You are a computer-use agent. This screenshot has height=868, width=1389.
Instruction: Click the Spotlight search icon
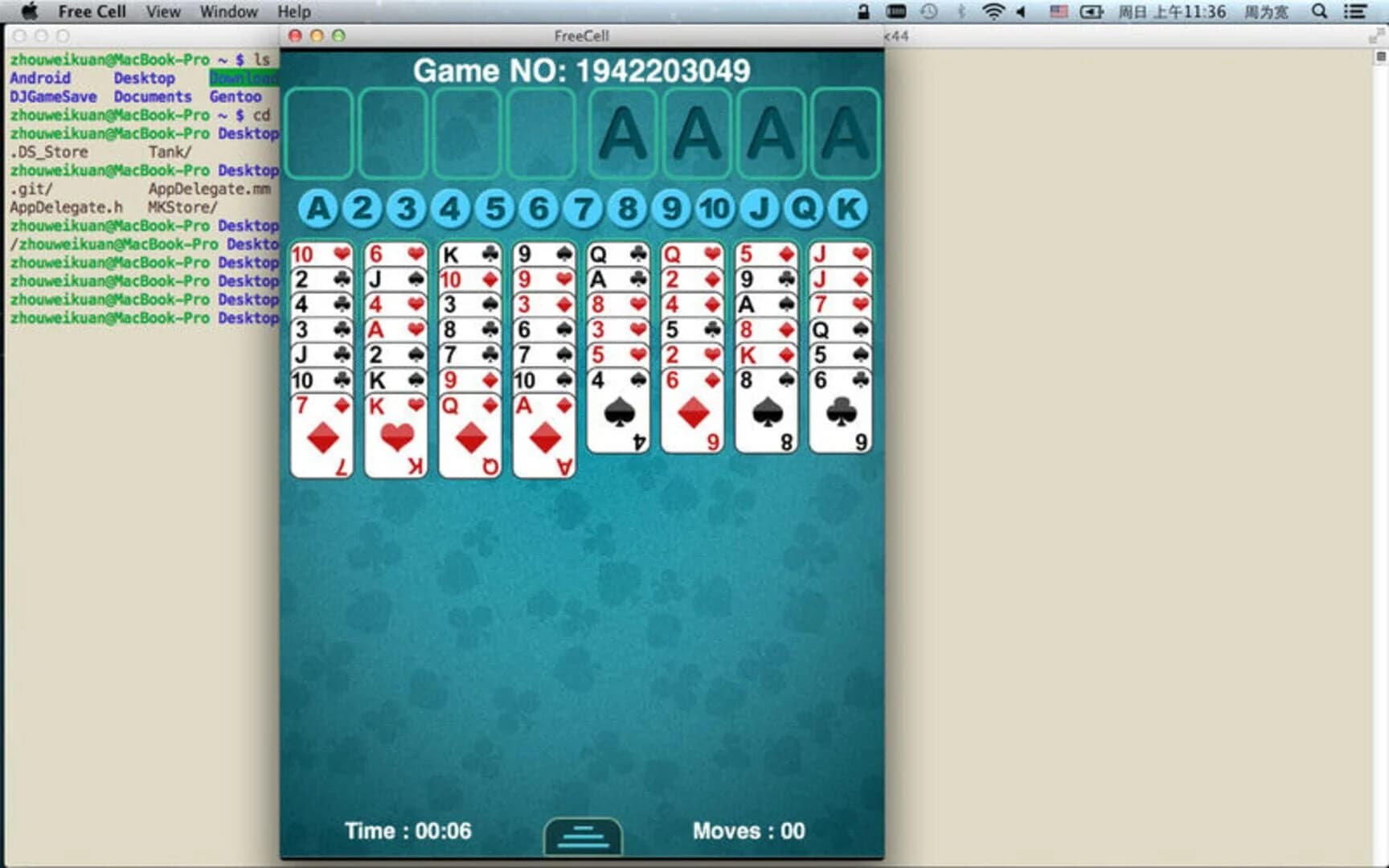point(1319,12)
